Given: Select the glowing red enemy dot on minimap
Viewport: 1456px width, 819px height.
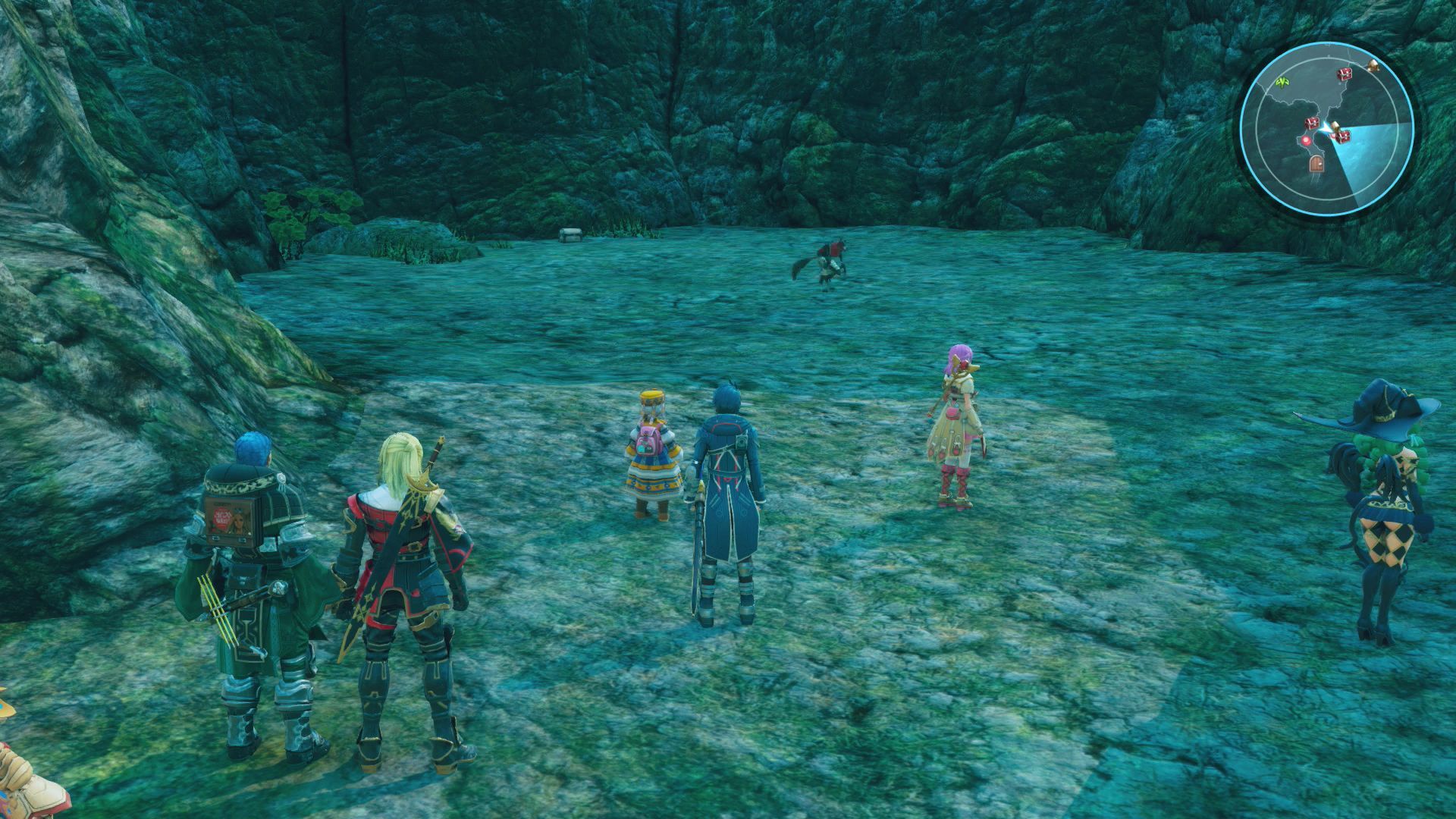Looking at the screenshot, I should pos(1306,140).
